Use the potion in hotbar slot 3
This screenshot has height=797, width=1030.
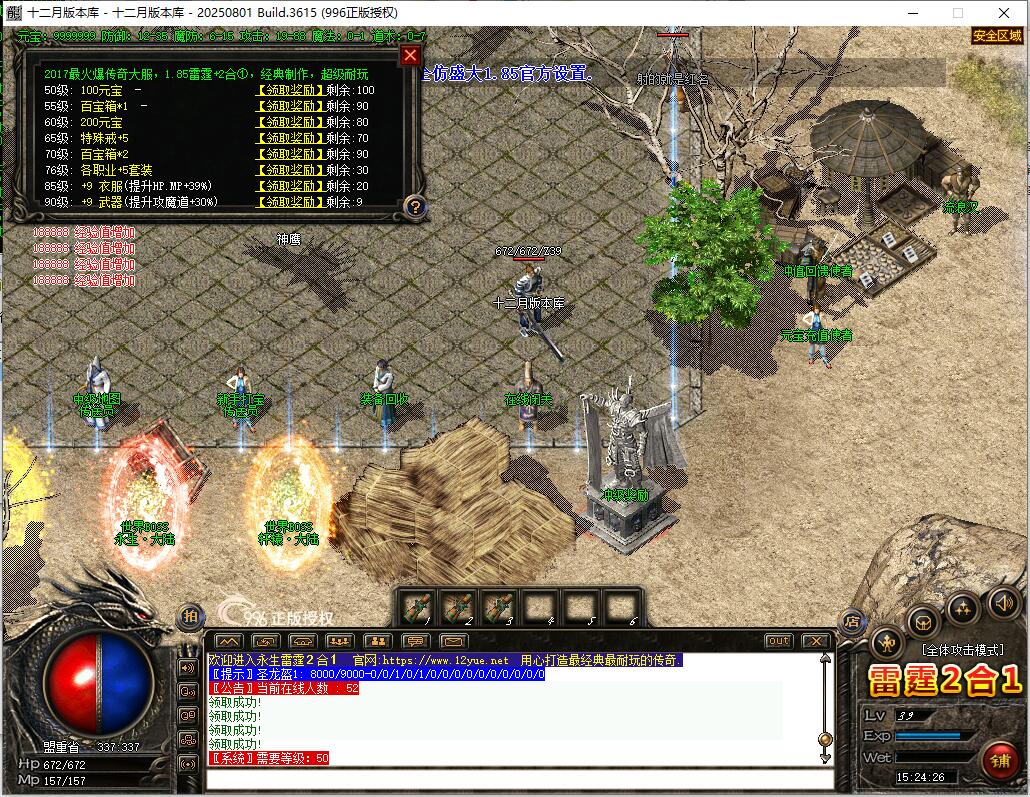pos(498,606)
